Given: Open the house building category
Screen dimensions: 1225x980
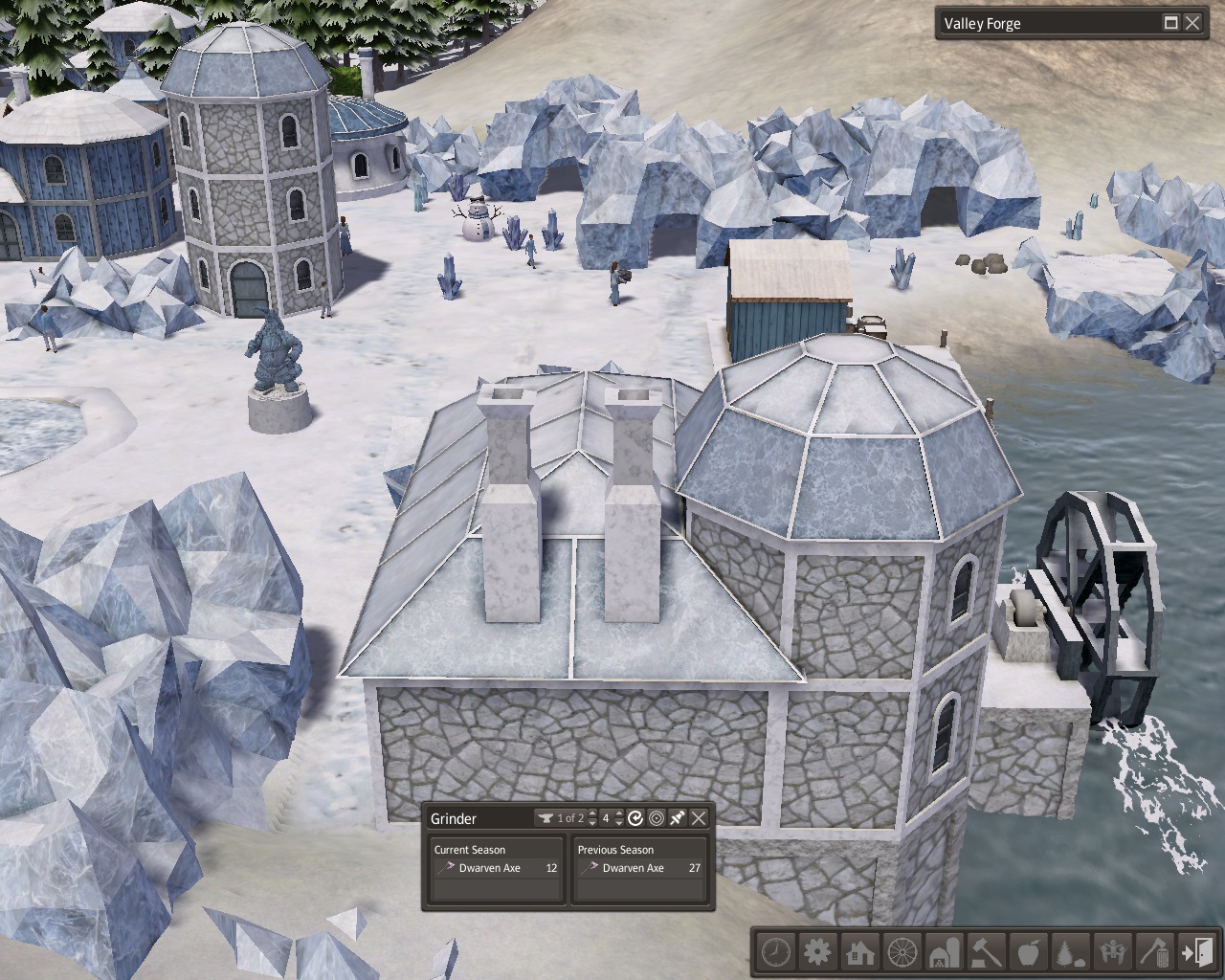Looking at the screenshot, I should click(x=859, y=952).
